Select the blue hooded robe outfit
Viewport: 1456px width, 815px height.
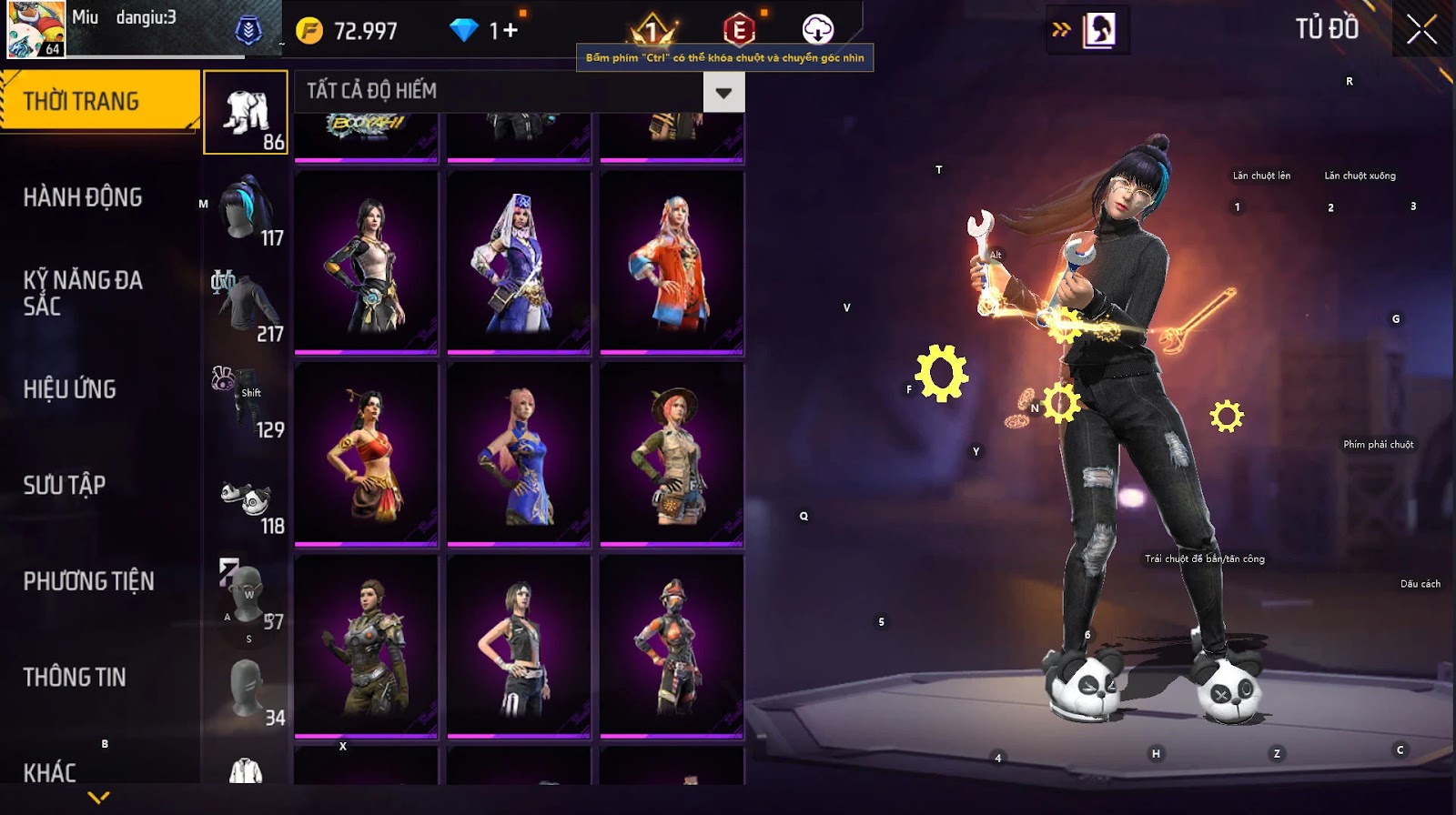coord(519,262)
